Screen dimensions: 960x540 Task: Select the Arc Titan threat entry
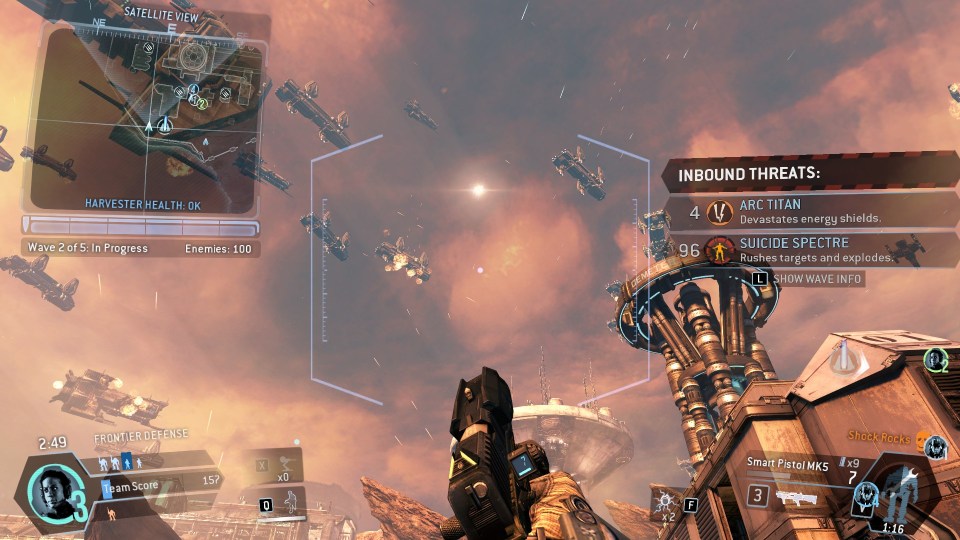(x=808, y=211)
